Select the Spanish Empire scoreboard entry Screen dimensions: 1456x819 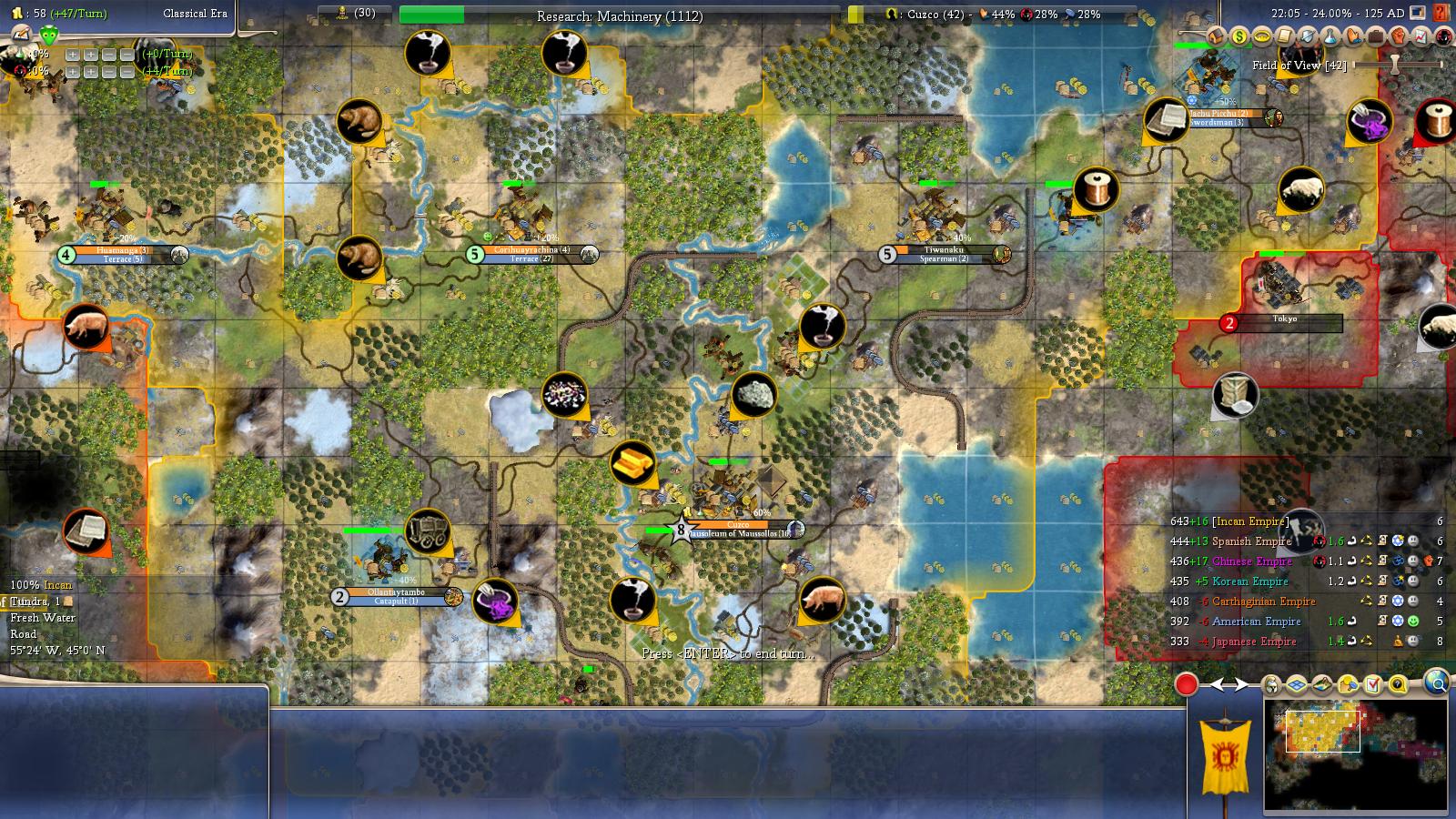pyautogui.click(x=1254, y=541)
